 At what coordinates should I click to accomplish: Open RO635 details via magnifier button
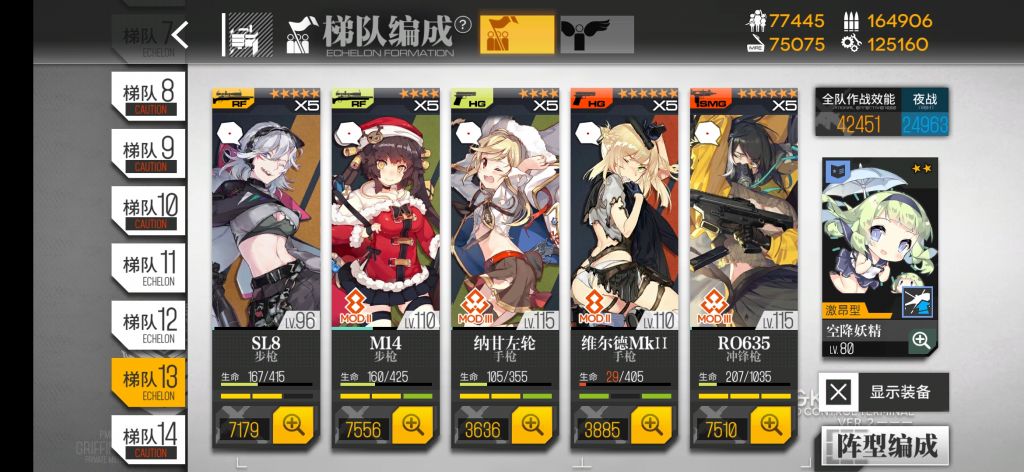point(771,426)
